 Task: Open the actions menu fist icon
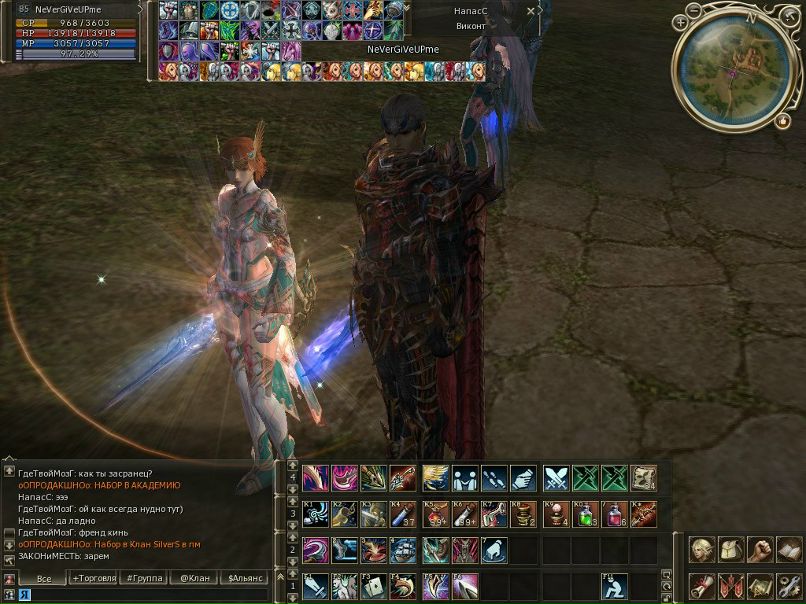click(760, 549)
